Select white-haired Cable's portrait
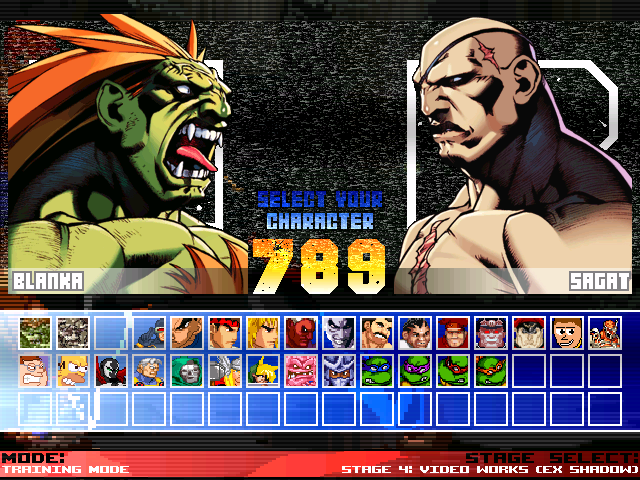The width and height of the screenshot is (640, 480). coord(149,371)
